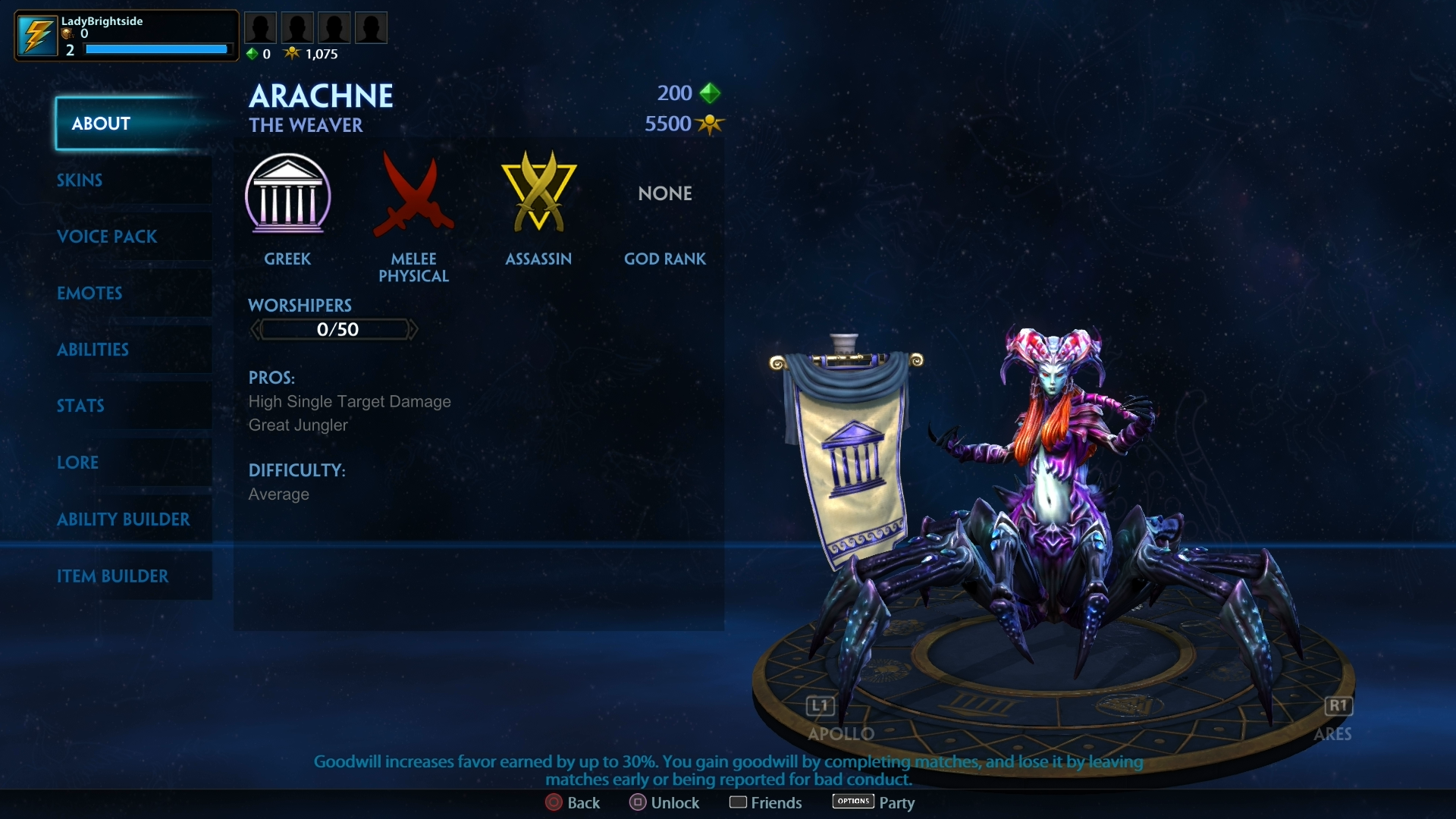The height and width of the screenshot is (819, 1456).
Task: Go Back using the back prompt
Action: pyautogui.click(x=553, y=802)
